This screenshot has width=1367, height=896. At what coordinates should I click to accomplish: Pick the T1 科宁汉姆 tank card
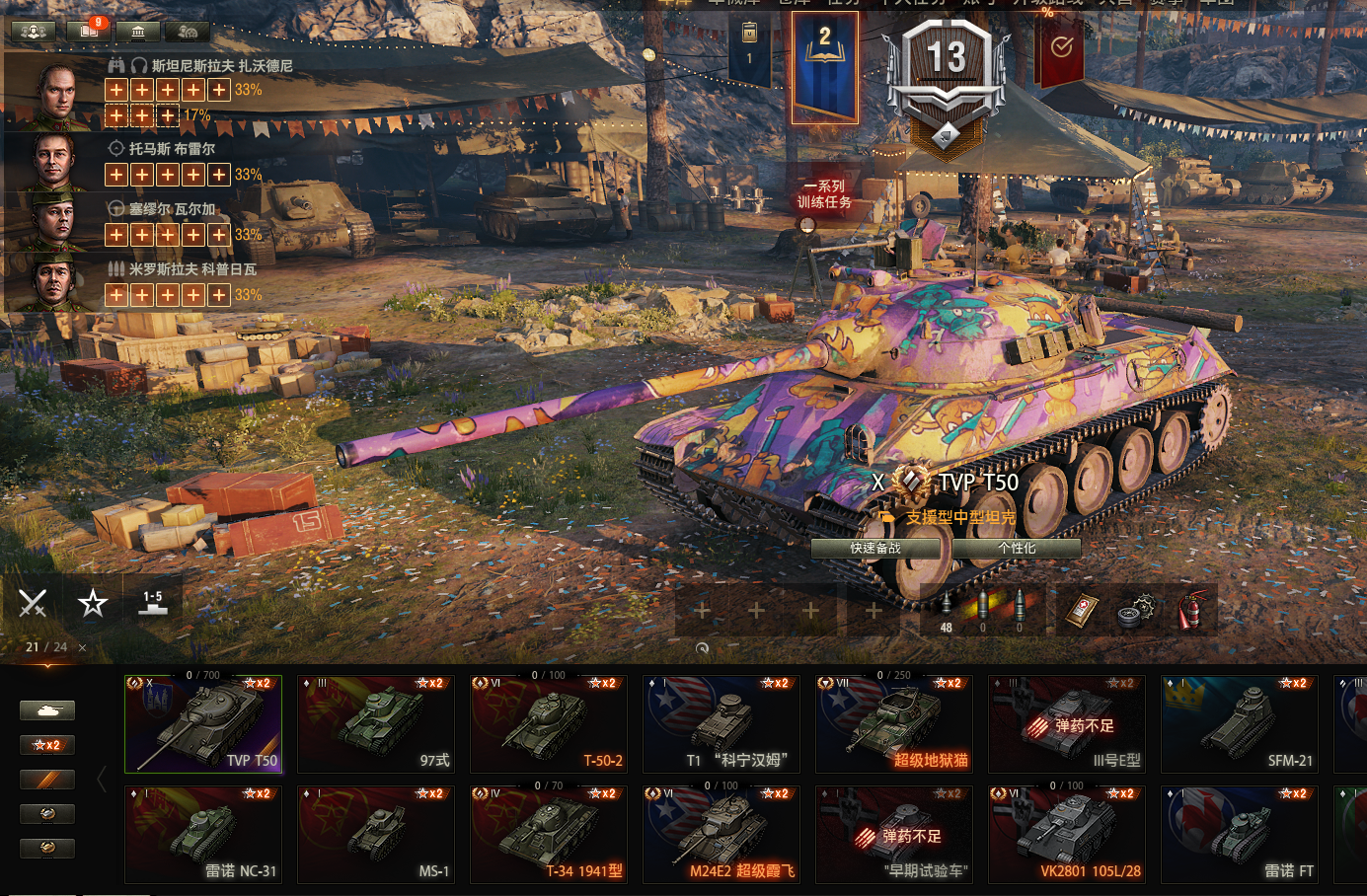[721, 724]
